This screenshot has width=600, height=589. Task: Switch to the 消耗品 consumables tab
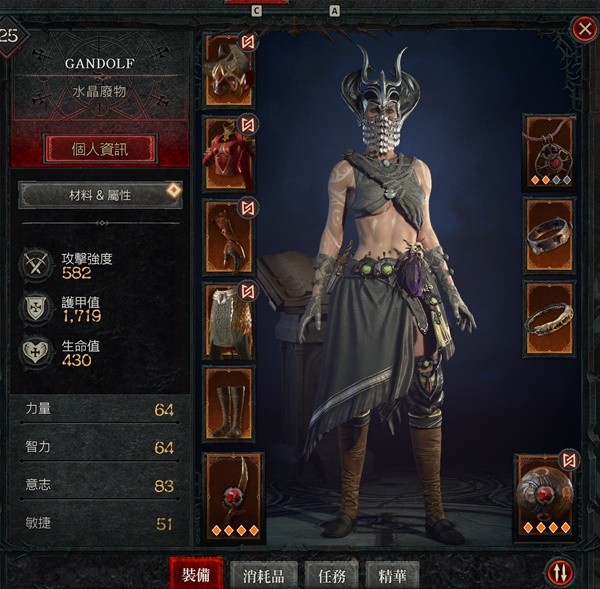pos(264,576)
